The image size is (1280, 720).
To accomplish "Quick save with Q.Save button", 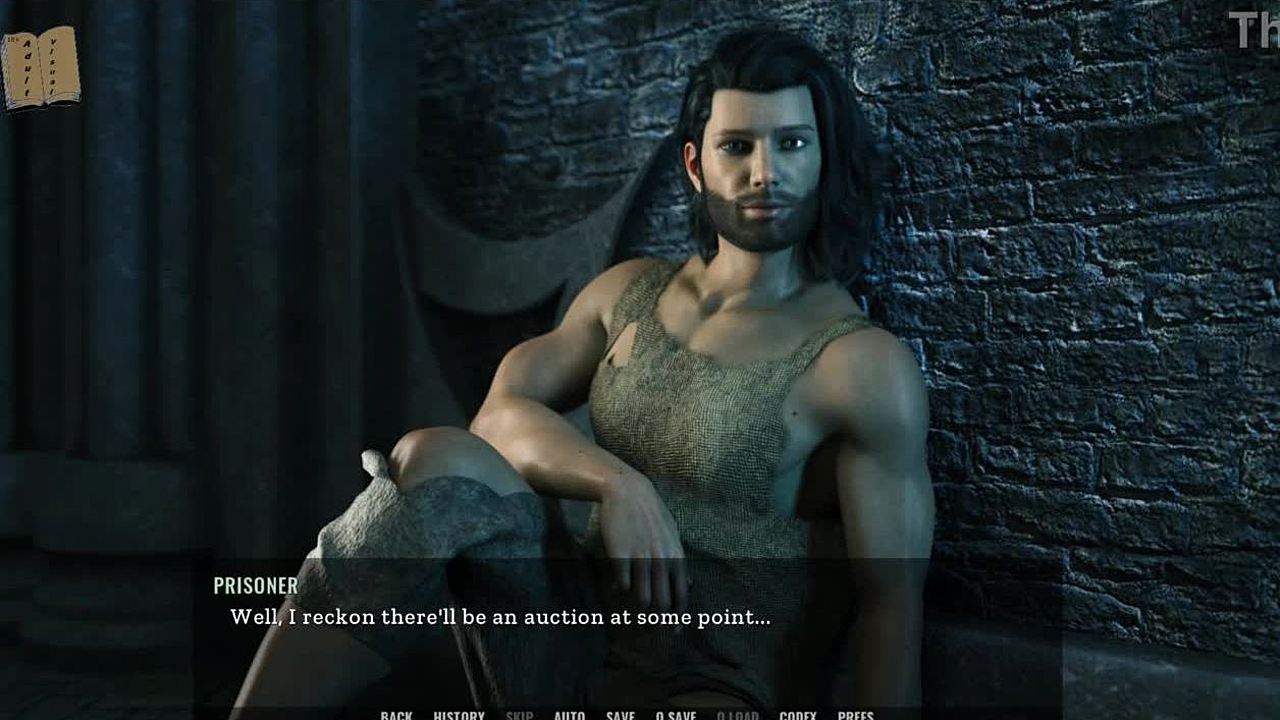I will click(676, 715).
